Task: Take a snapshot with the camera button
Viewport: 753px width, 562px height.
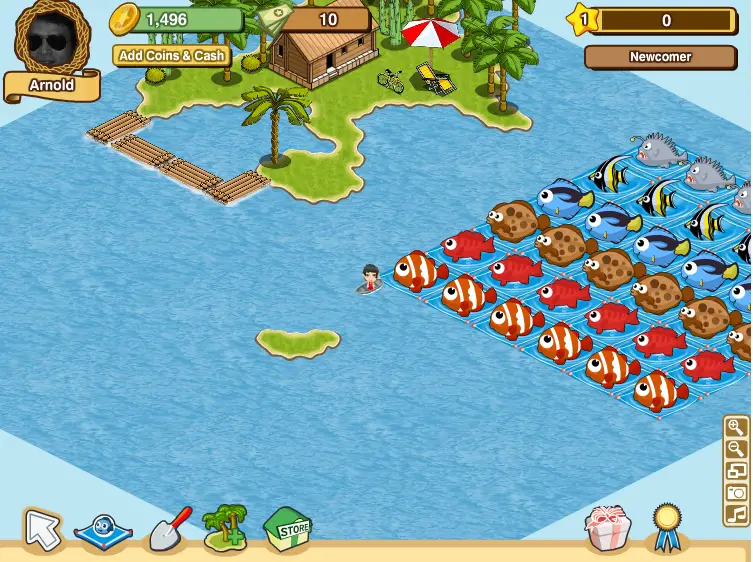Action: click(737, 493)
